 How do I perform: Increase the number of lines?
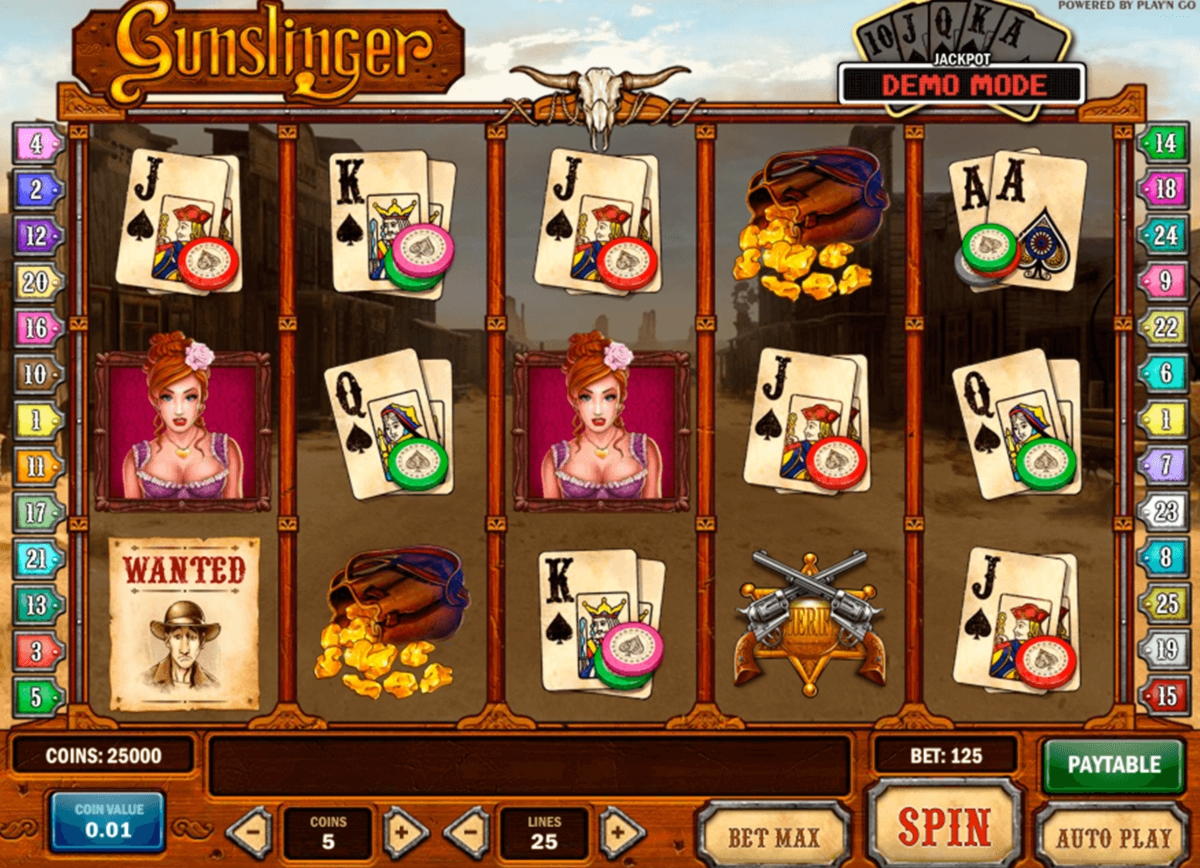[x=621, y=832]
